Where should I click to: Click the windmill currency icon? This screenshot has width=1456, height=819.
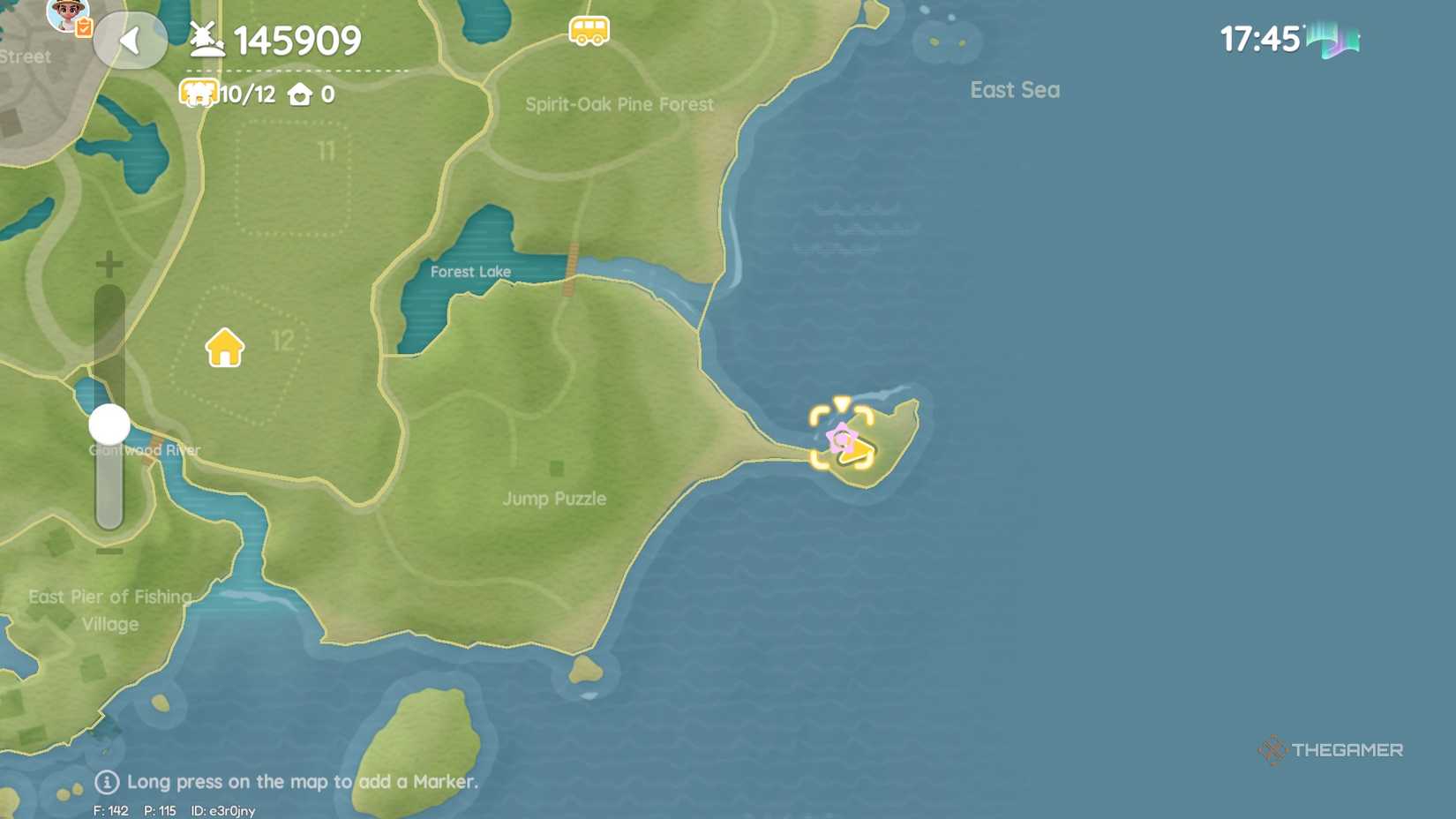pyautogui.click(x=204, y=38)
